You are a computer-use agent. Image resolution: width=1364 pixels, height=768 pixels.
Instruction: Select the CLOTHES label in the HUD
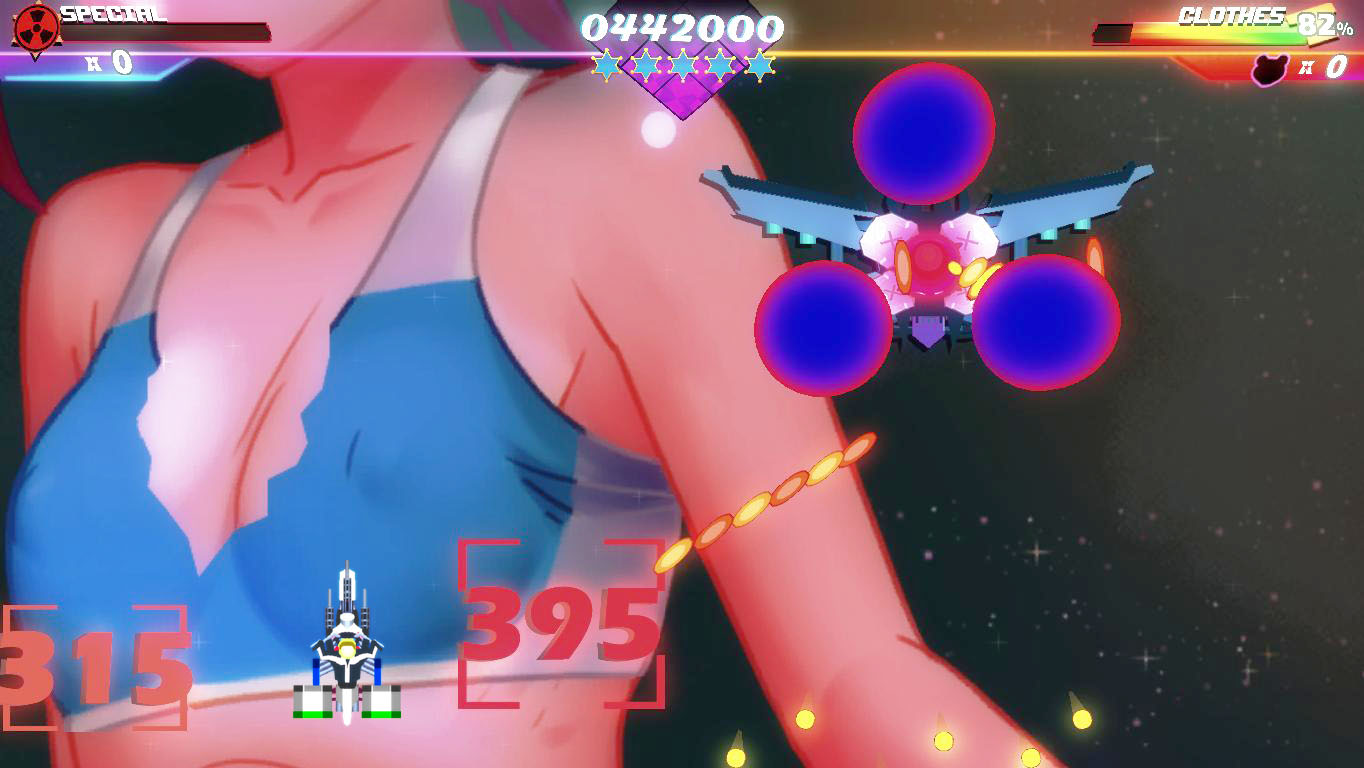click(x=1230, y=16)
